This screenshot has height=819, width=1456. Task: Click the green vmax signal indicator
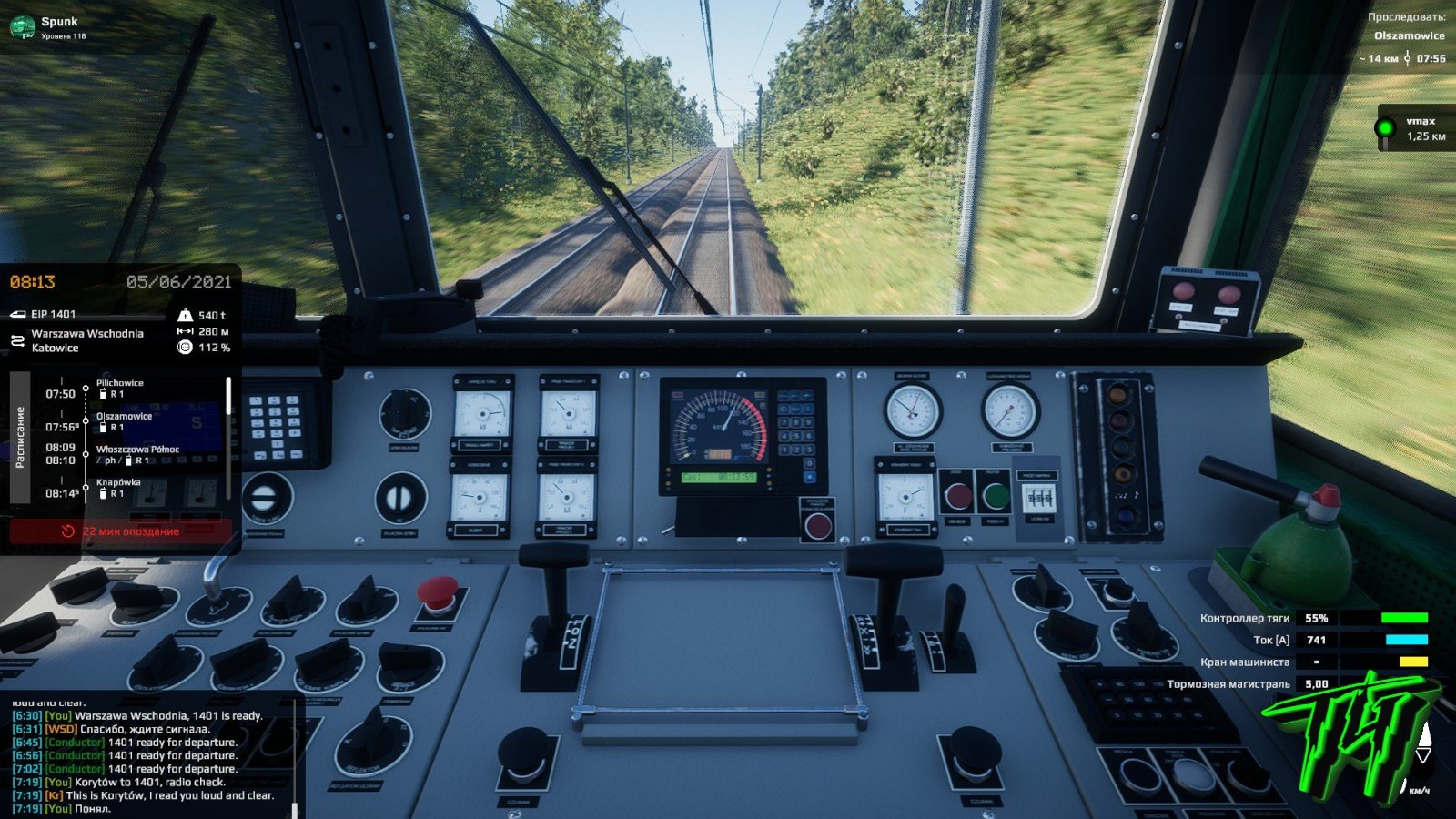(1385, 128)
